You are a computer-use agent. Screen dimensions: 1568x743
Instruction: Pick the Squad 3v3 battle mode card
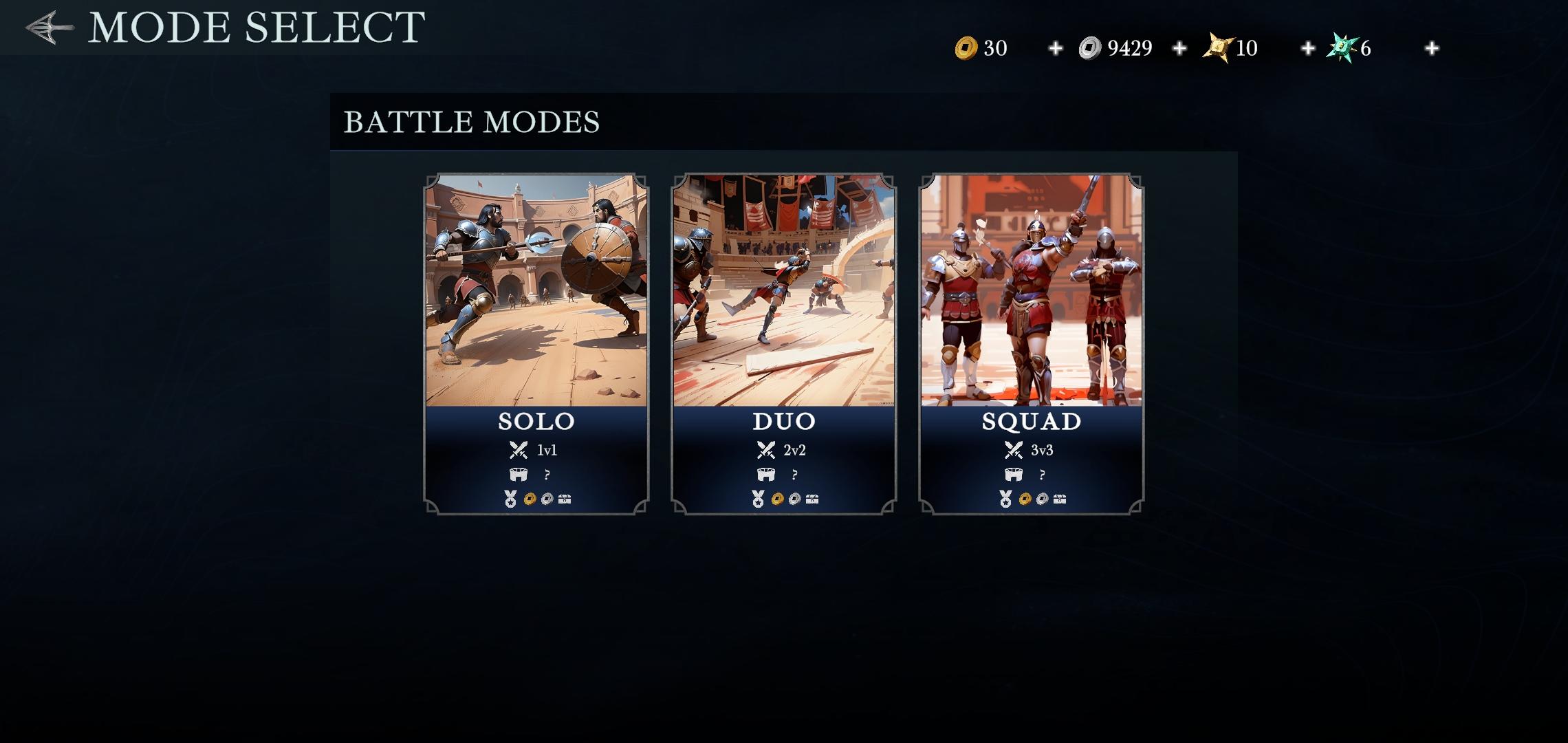coord(1032,343)
